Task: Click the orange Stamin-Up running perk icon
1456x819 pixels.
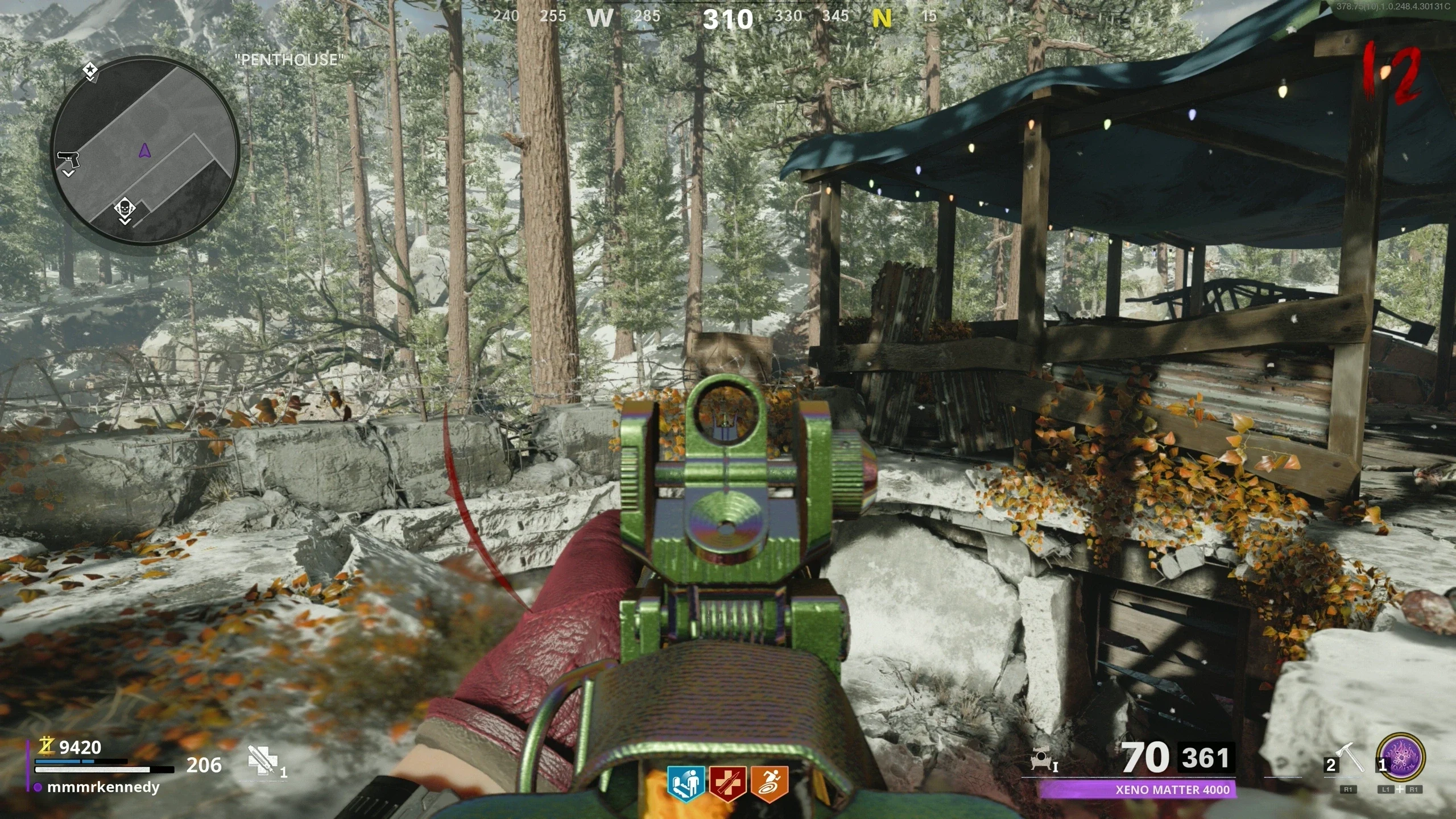Action: tap(770, 784)
